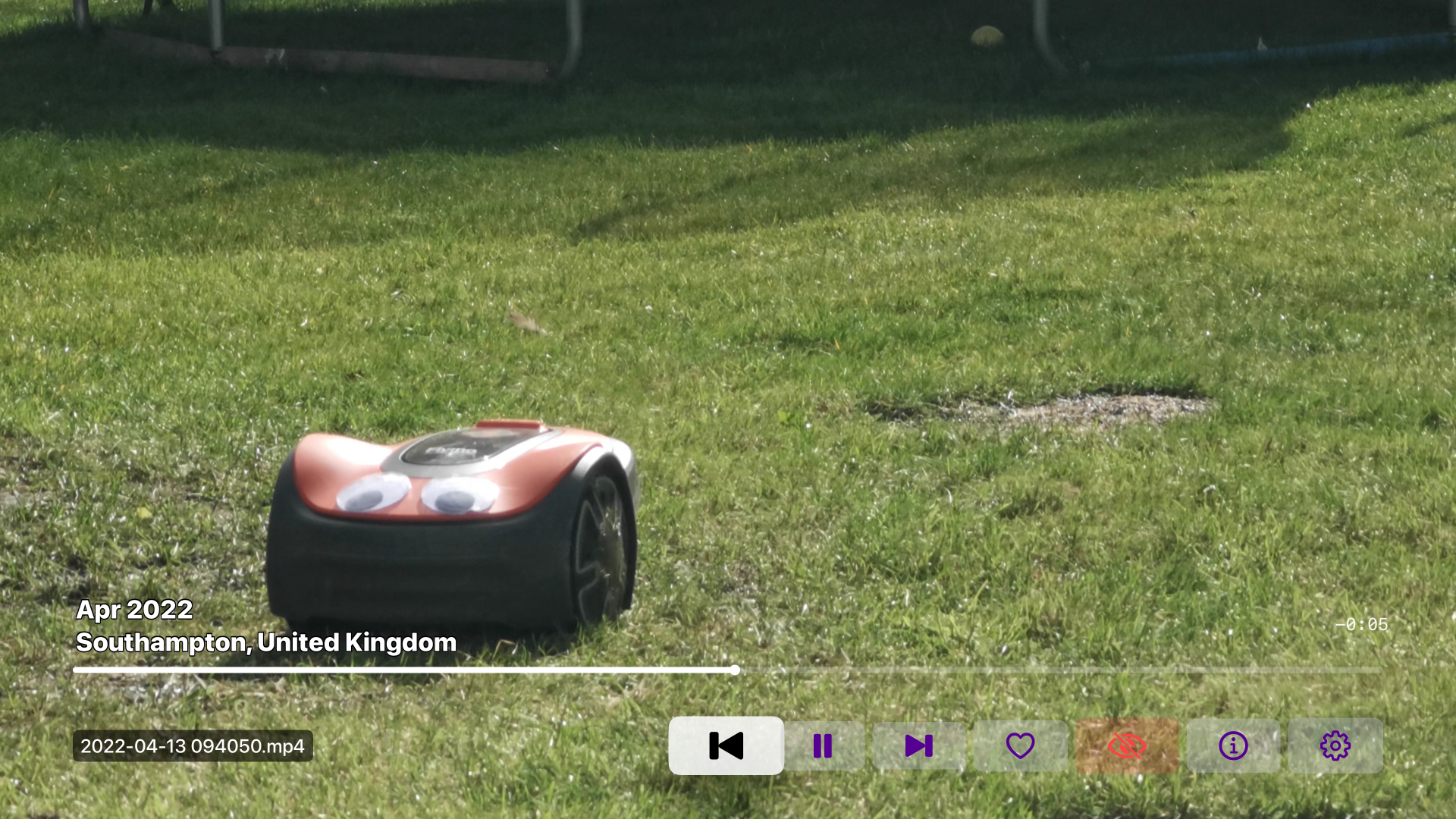Toggle favorite status for this clip
Screen dimensions: 1456x819
(x=1021, y=745)
